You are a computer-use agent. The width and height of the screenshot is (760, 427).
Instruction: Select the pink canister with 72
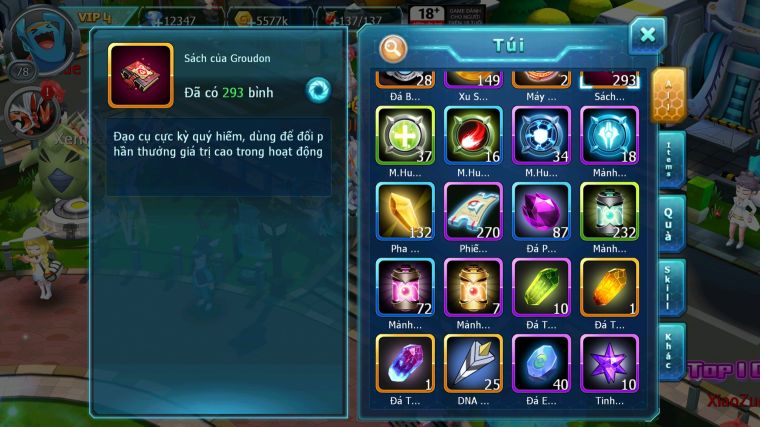[x=405, y=287]
